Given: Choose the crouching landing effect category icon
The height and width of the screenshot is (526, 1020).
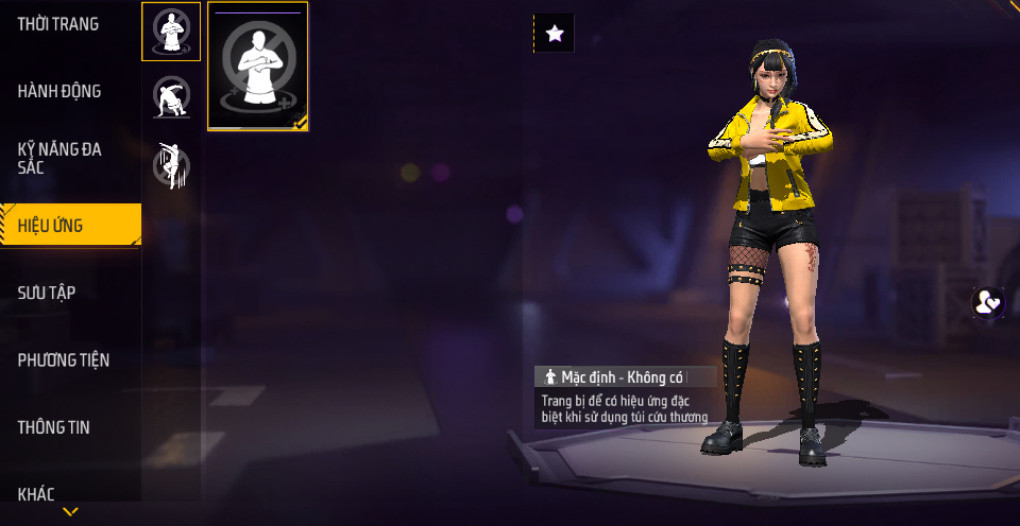Looking at the screenshot, I should tap(171, 97).
